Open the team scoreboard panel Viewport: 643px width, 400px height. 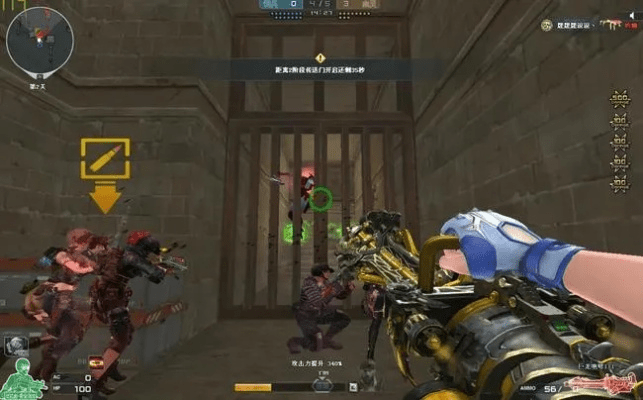pos(320,7)
